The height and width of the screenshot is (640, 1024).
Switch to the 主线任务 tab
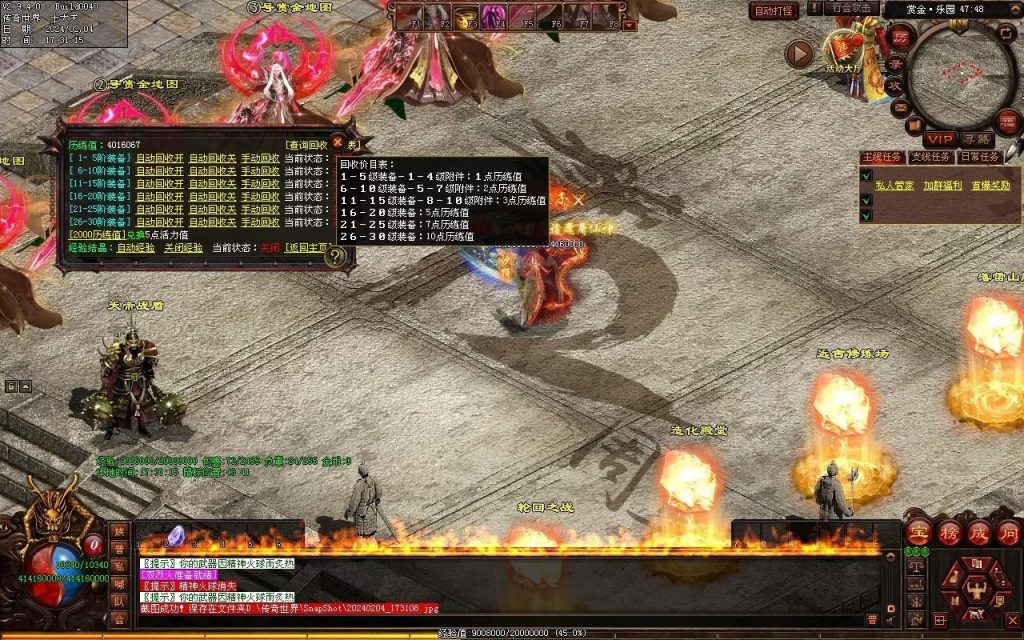click(x=882, y=157)
